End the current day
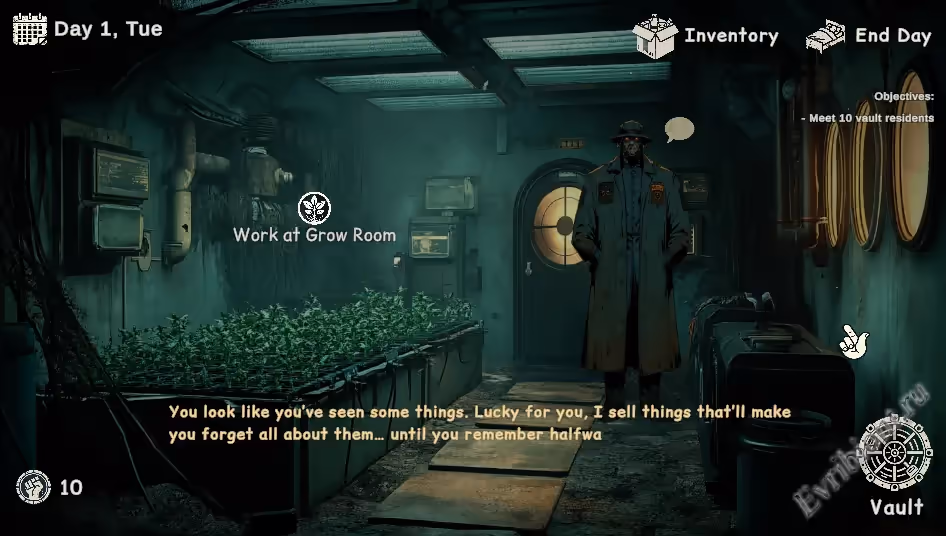Screen dimensions: 946x536 coord(868,36)
